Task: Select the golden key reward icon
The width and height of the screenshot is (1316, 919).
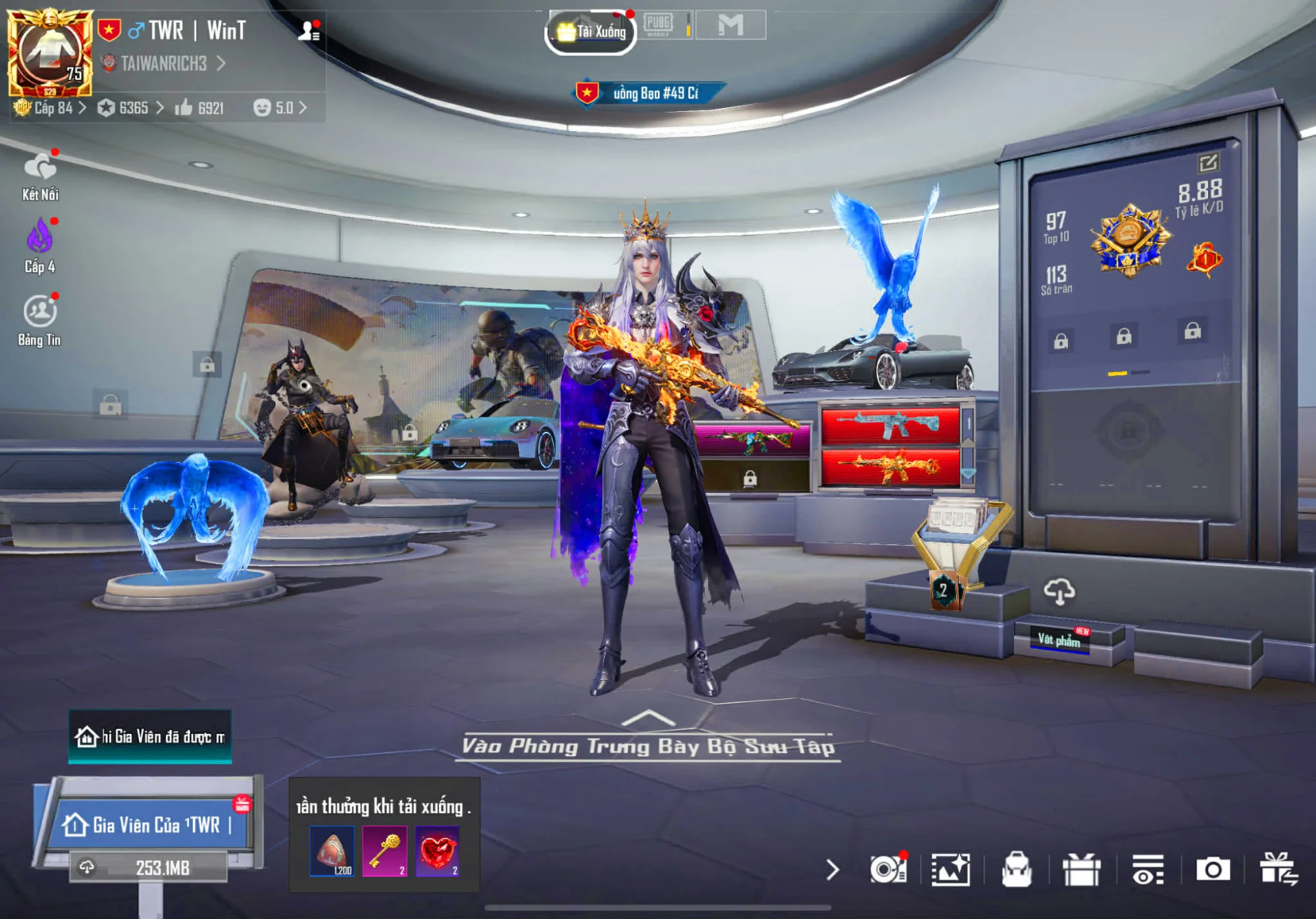Action: coord(385,851)
